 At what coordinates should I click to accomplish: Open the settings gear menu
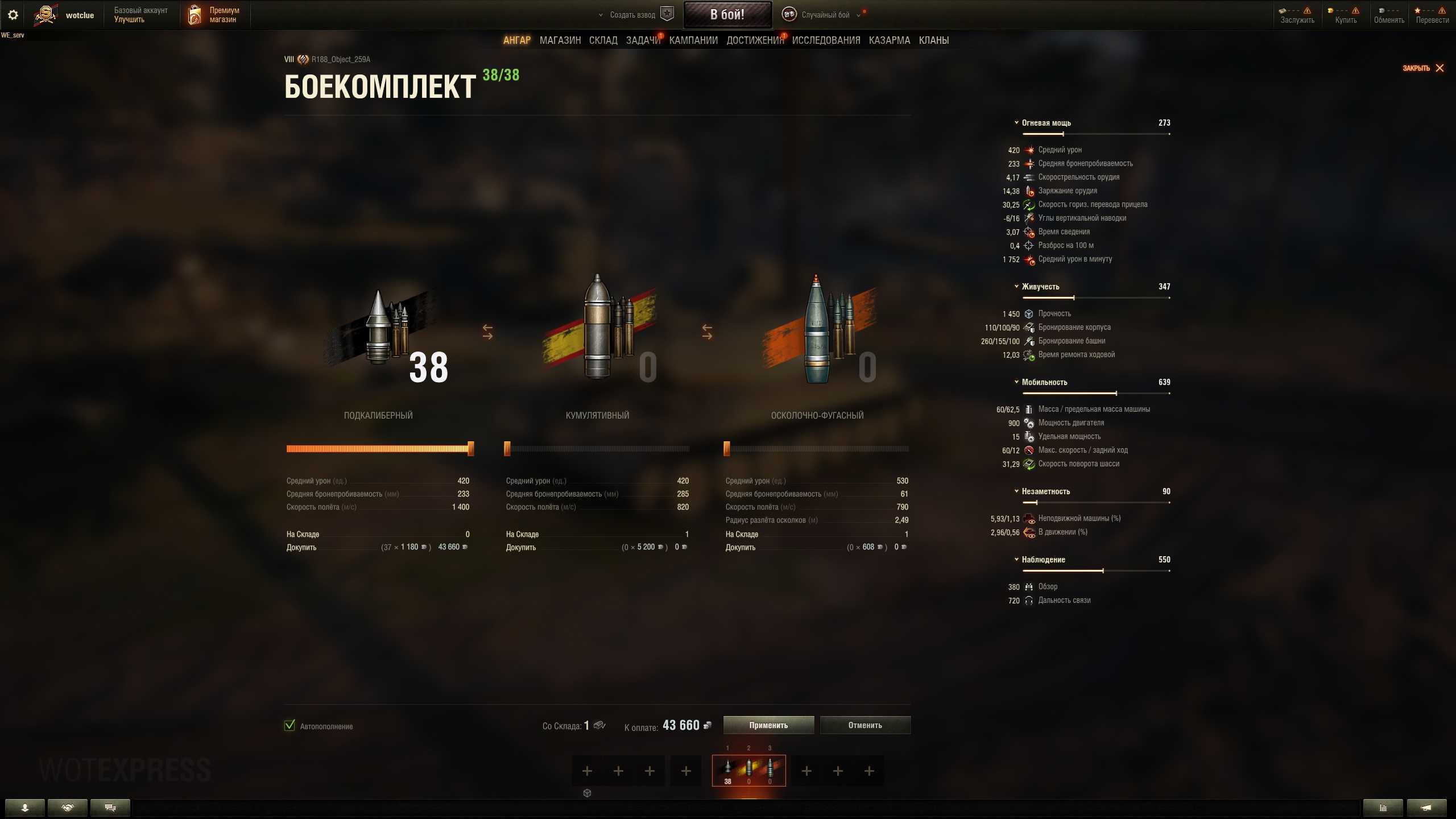[13, 15]
